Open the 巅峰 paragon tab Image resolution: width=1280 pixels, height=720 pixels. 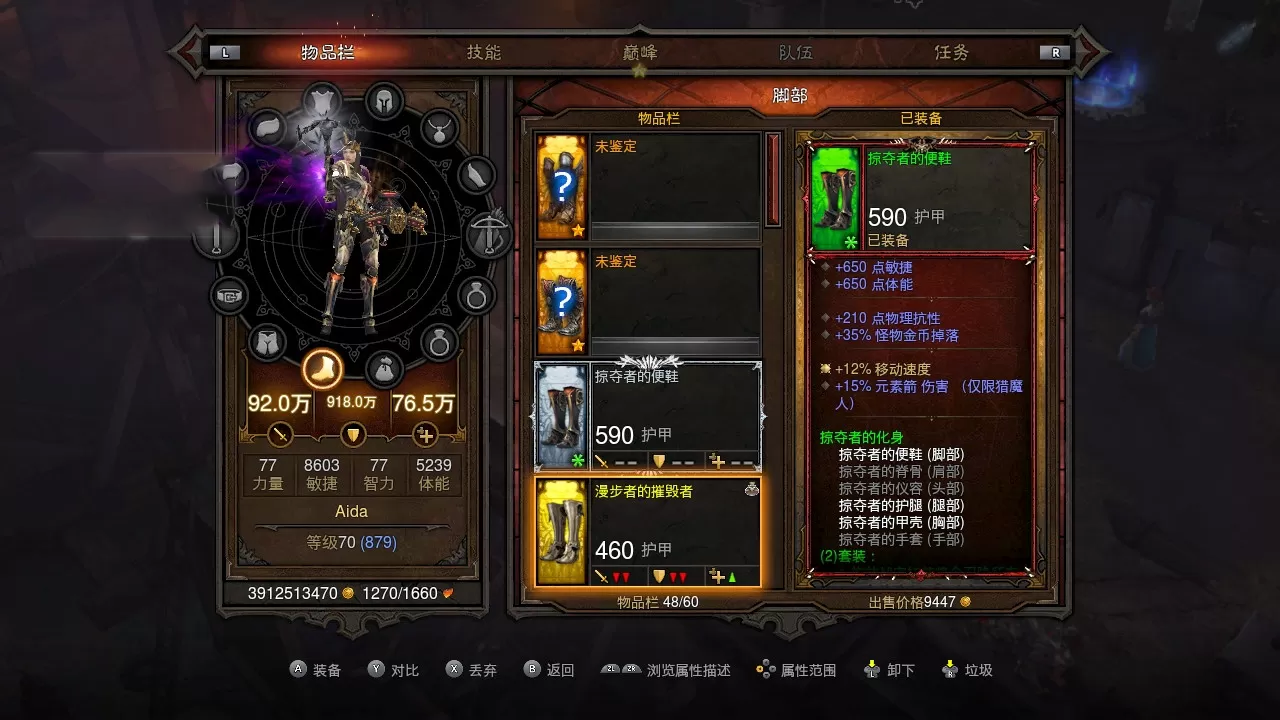click(x=639, y=53)
